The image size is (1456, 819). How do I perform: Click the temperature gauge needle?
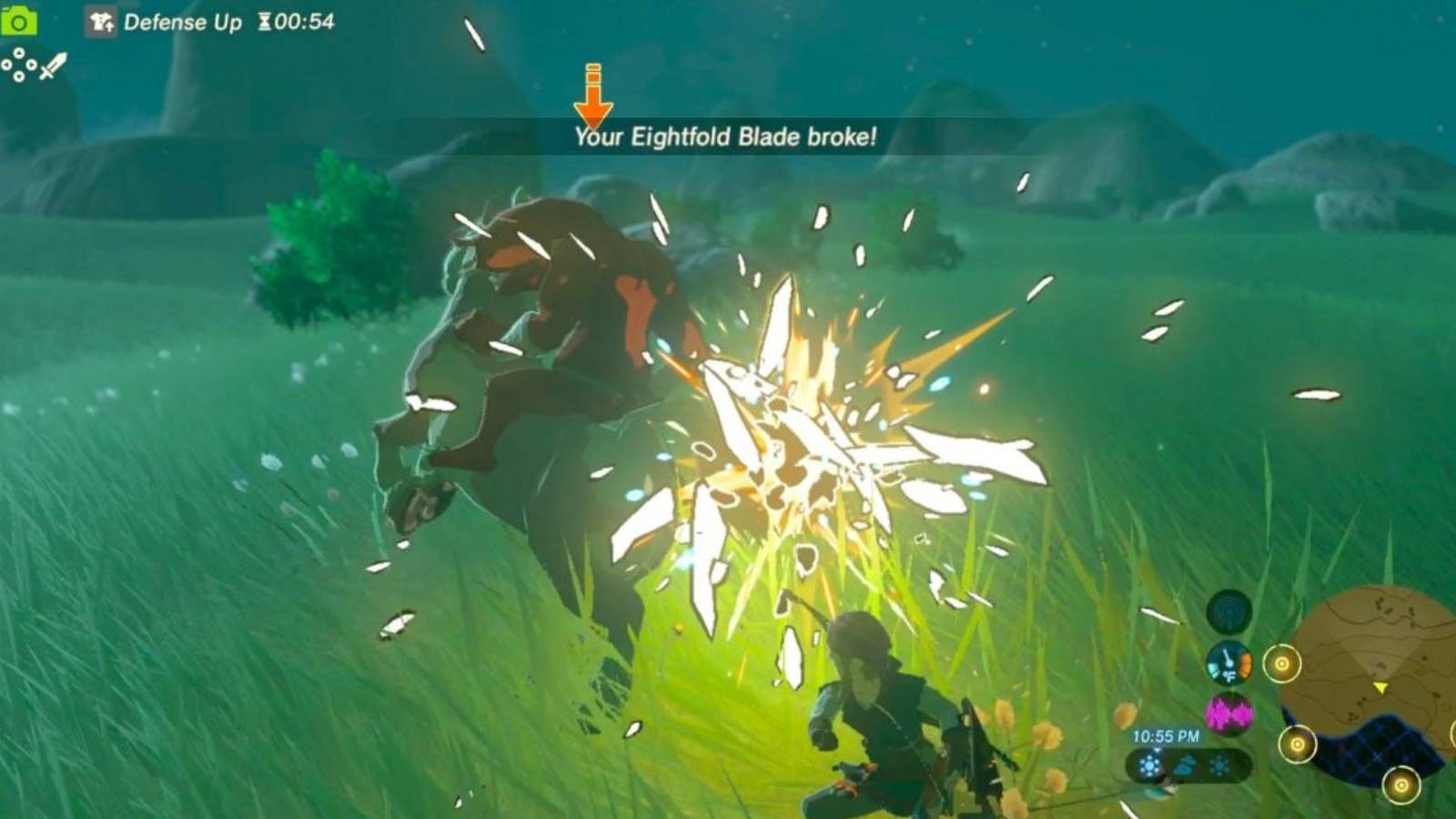pyautogui.click(x=1228, y=658)
